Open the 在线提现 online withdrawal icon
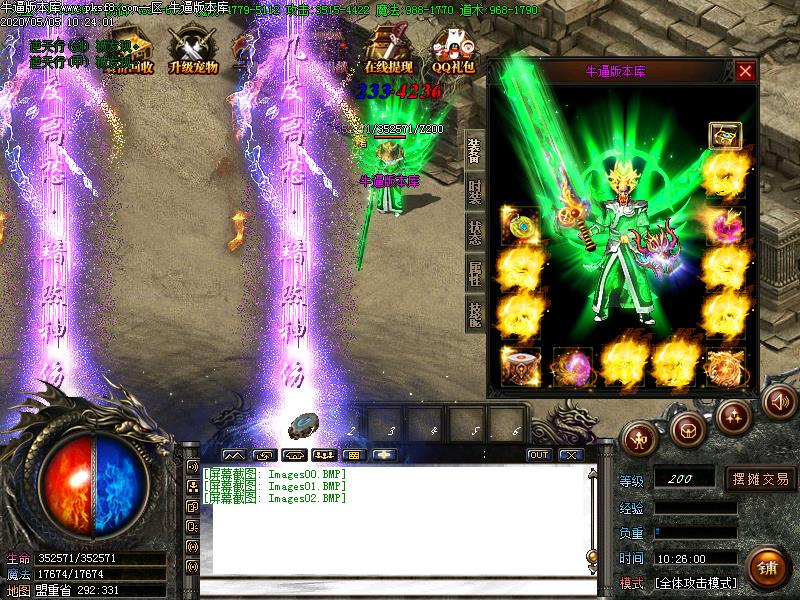The height and width of the screenshot is (600, 800). click(389, 52)
